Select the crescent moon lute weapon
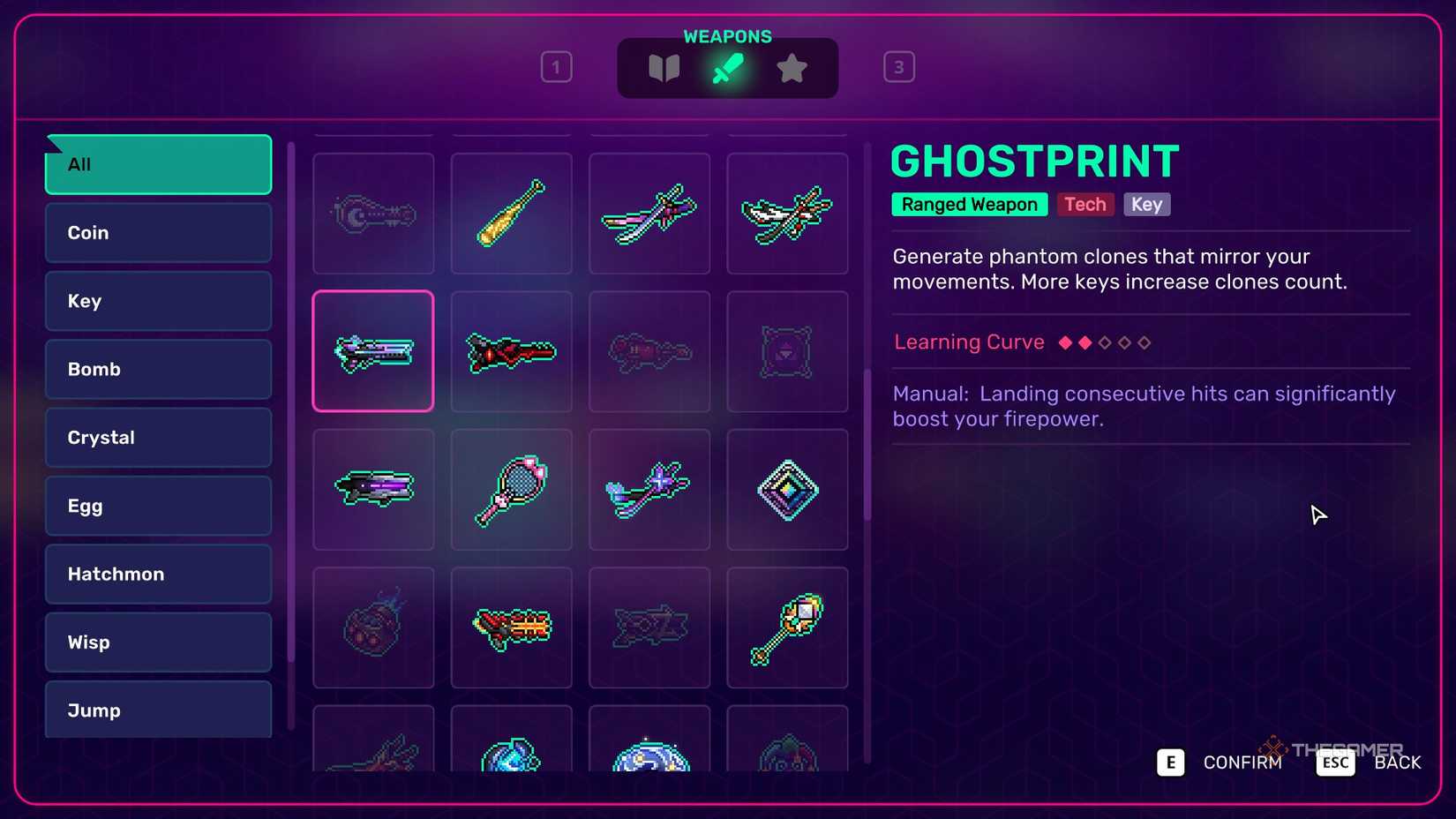Viewport: 1456px width, 819px height. (372, 214)
